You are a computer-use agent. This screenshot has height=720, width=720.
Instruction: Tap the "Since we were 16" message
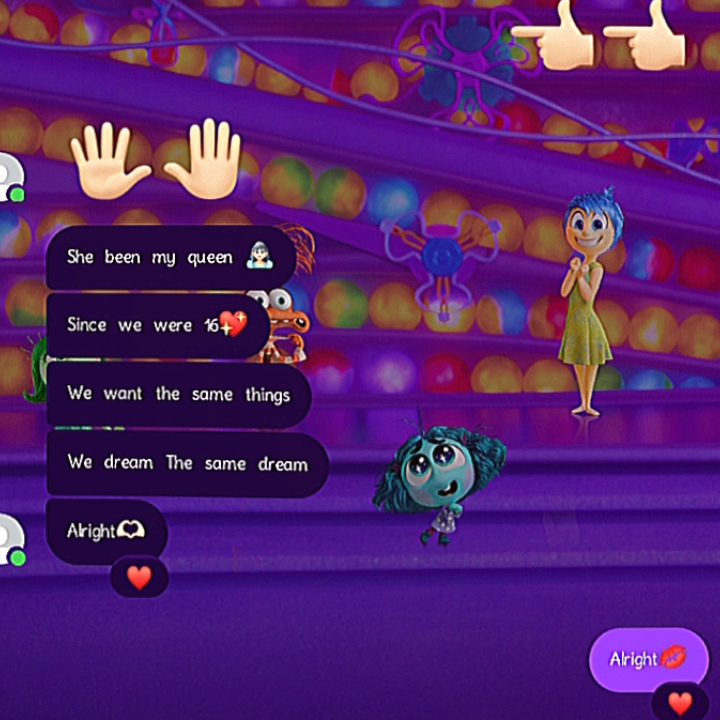pos(157,325)
